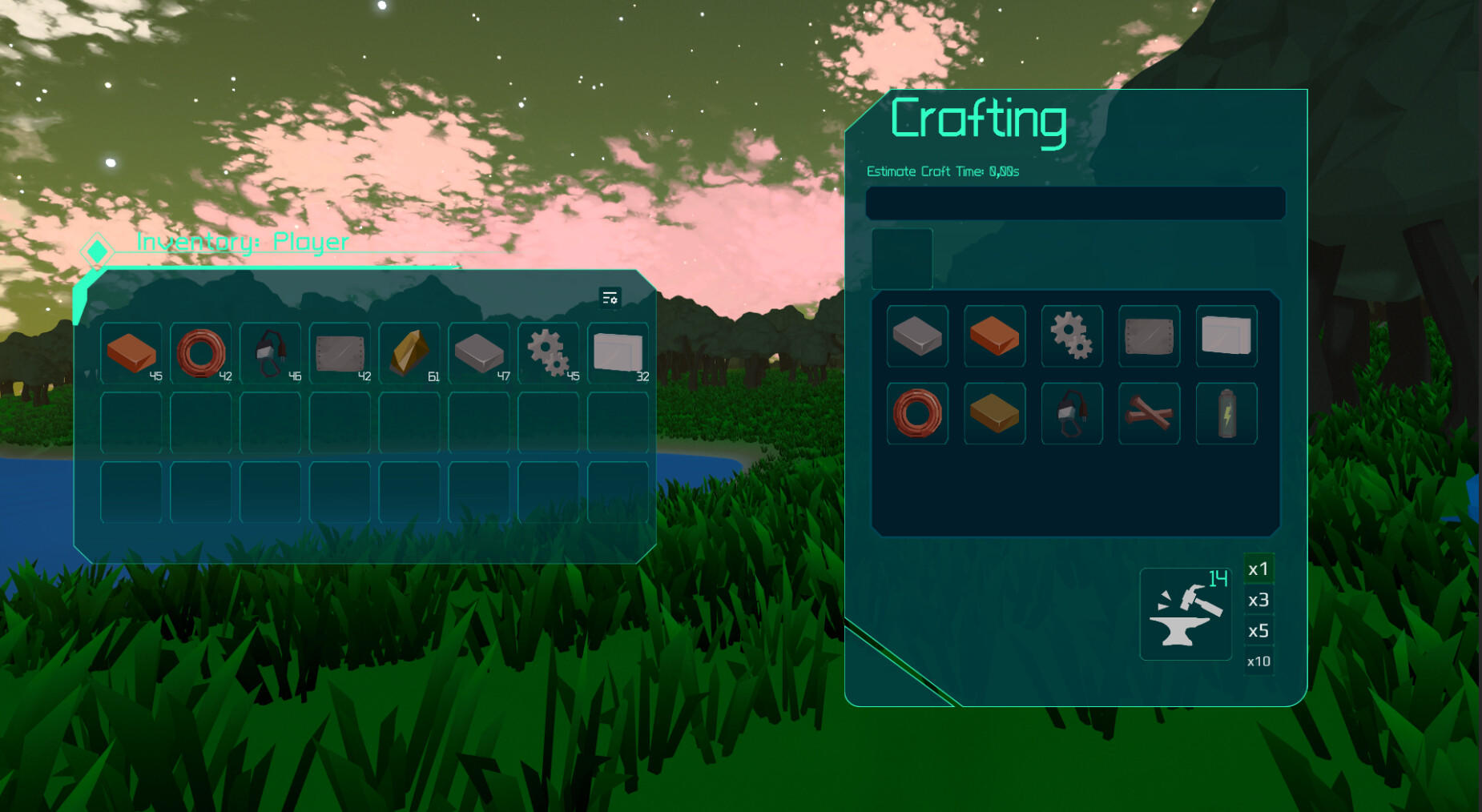The image size is (1482, 812).
Task: Enable the x5 craft quantity option
Action: [1258, 631]
